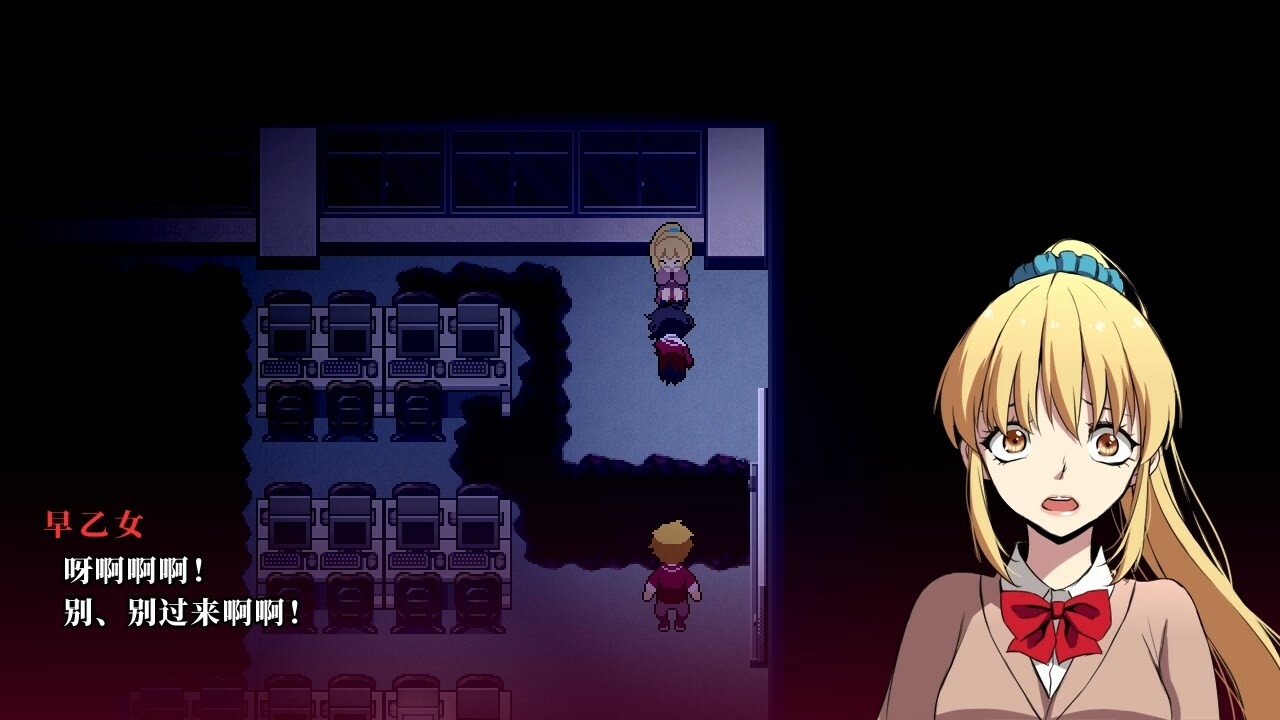
Task: Select the boy sprite in red shirt
Action: 672,580
